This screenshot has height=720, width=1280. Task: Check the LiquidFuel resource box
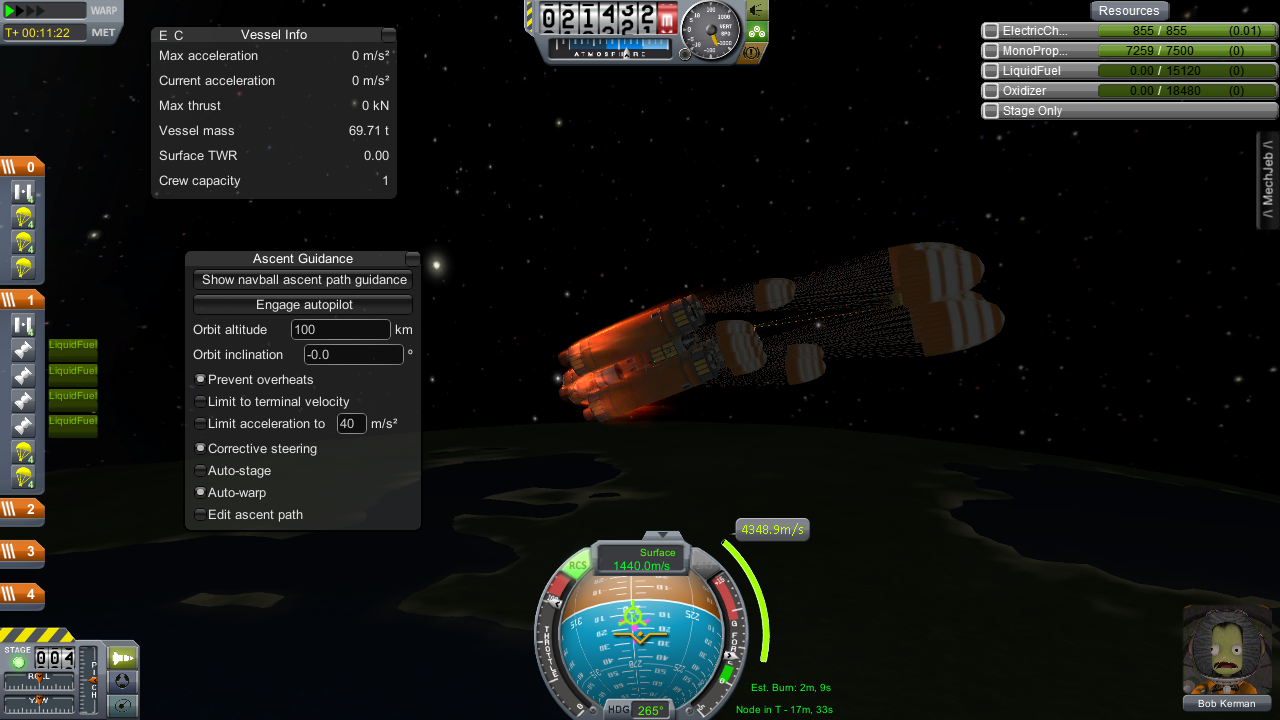[991, 71]
